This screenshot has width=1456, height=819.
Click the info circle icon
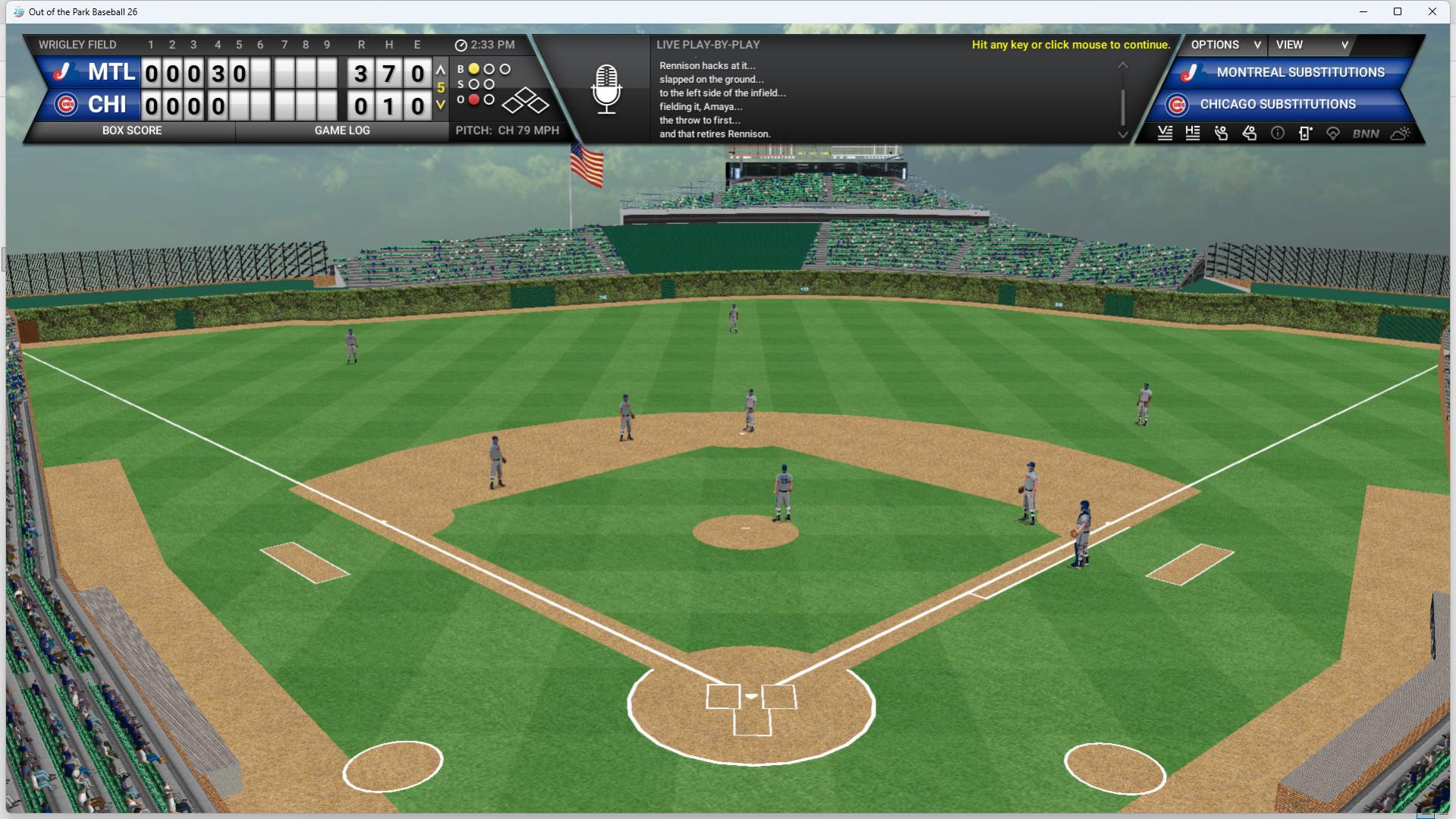(1278, 134)
